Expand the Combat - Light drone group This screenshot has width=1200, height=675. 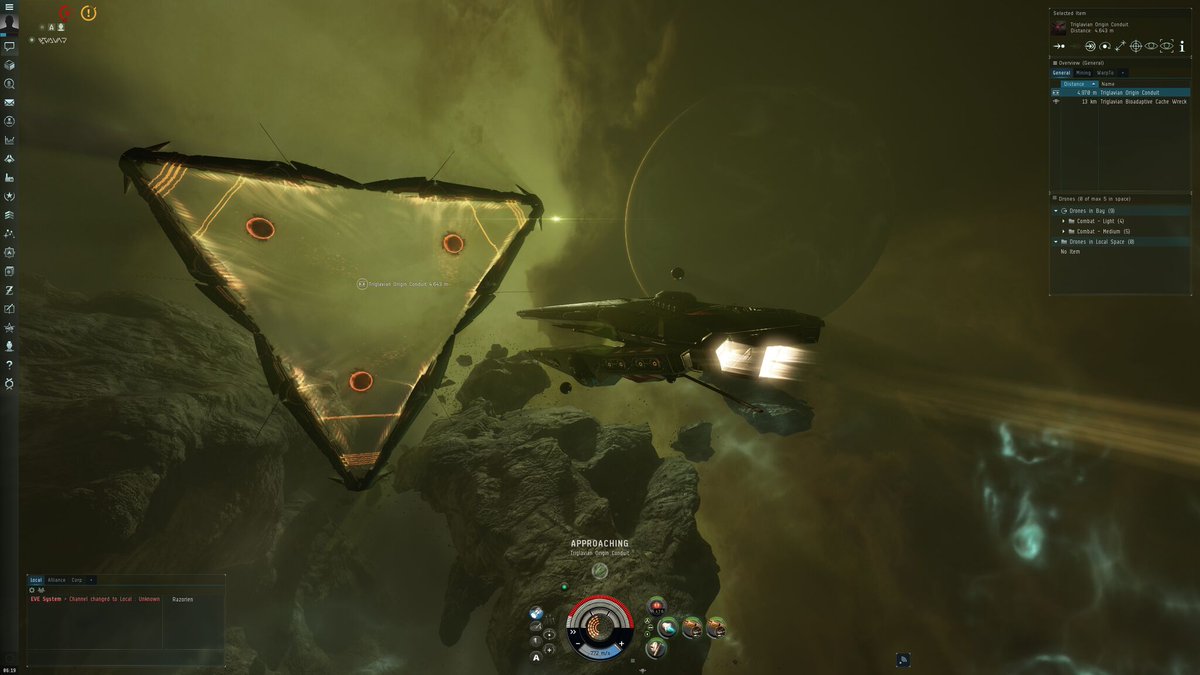click(x=1064, y=221)
